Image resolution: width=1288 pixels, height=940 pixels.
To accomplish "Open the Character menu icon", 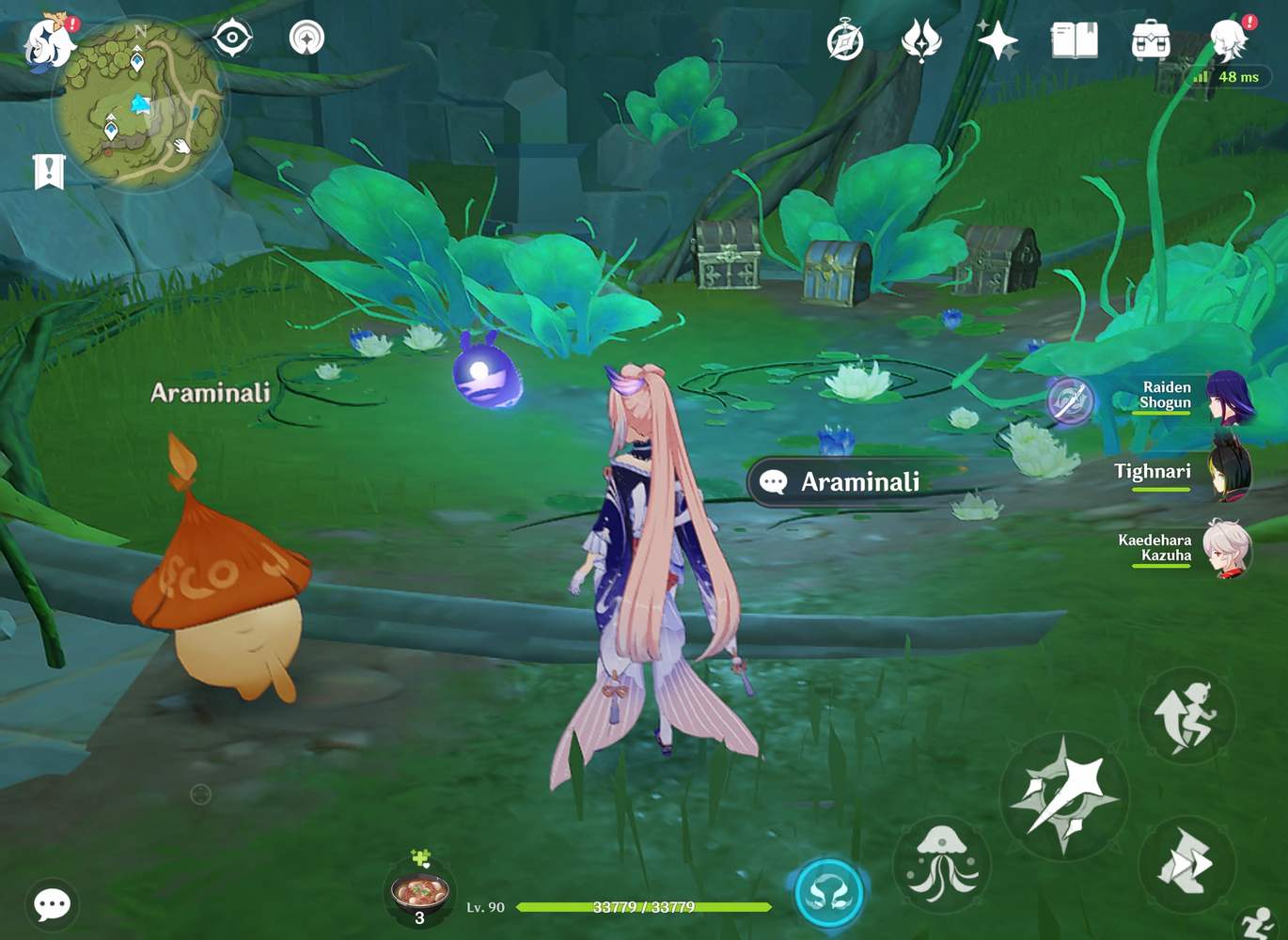I will tap(1223, 39).
